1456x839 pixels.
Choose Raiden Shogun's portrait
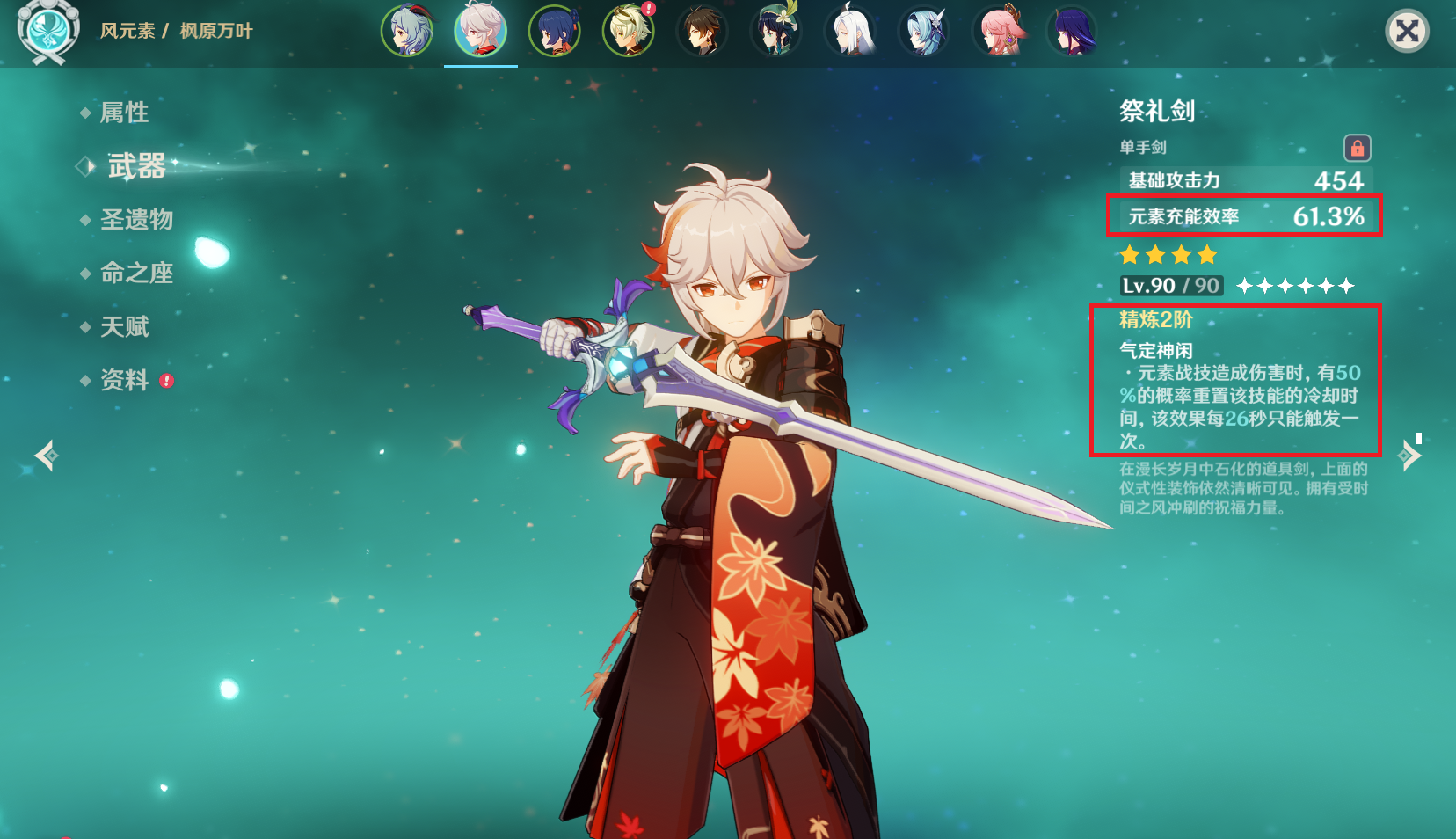click(1071, 31)
